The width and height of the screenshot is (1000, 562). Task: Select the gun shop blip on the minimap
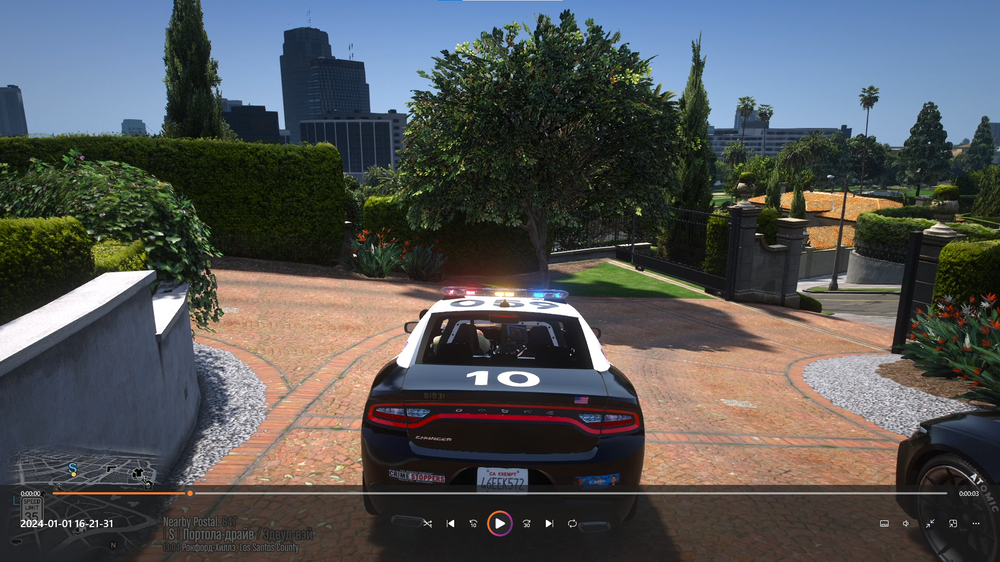(x=111, y=468)
